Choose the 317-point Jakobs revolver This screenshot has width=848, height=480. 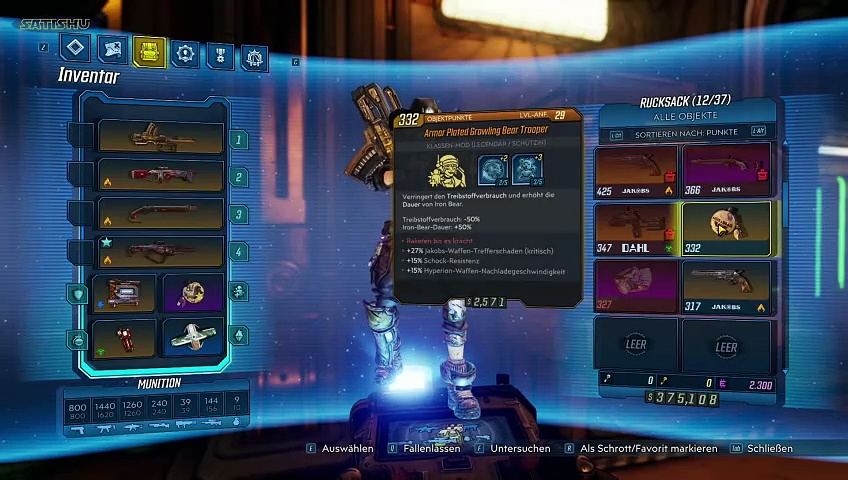click(726, 286)
